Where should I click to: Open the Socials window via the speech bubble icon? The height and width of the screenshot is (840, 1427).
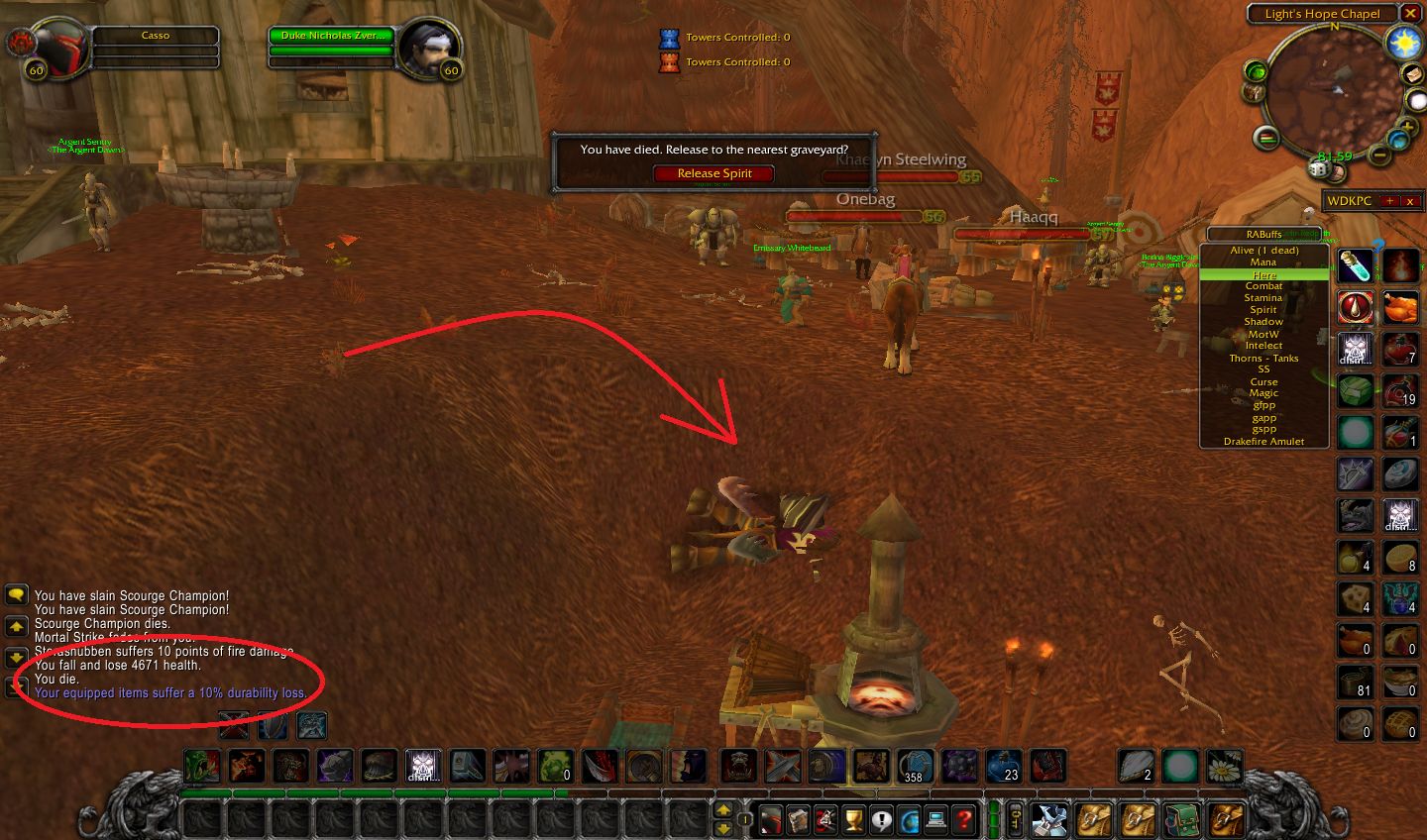pyautogui.click(x=880, y=819)
